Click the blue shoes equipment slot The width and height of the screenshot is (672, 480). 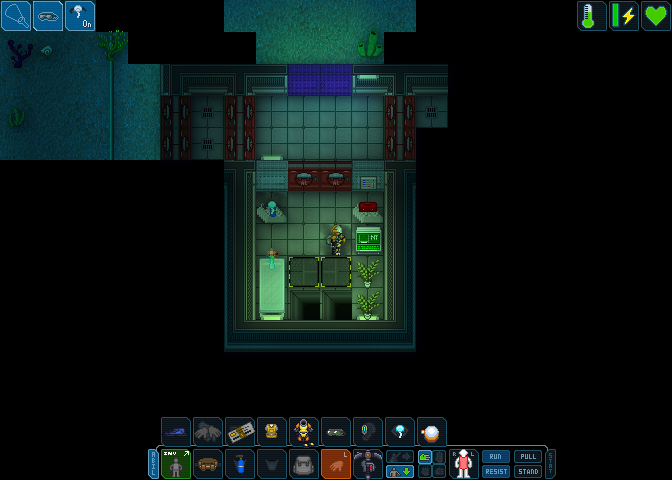(x=176, y=432)
